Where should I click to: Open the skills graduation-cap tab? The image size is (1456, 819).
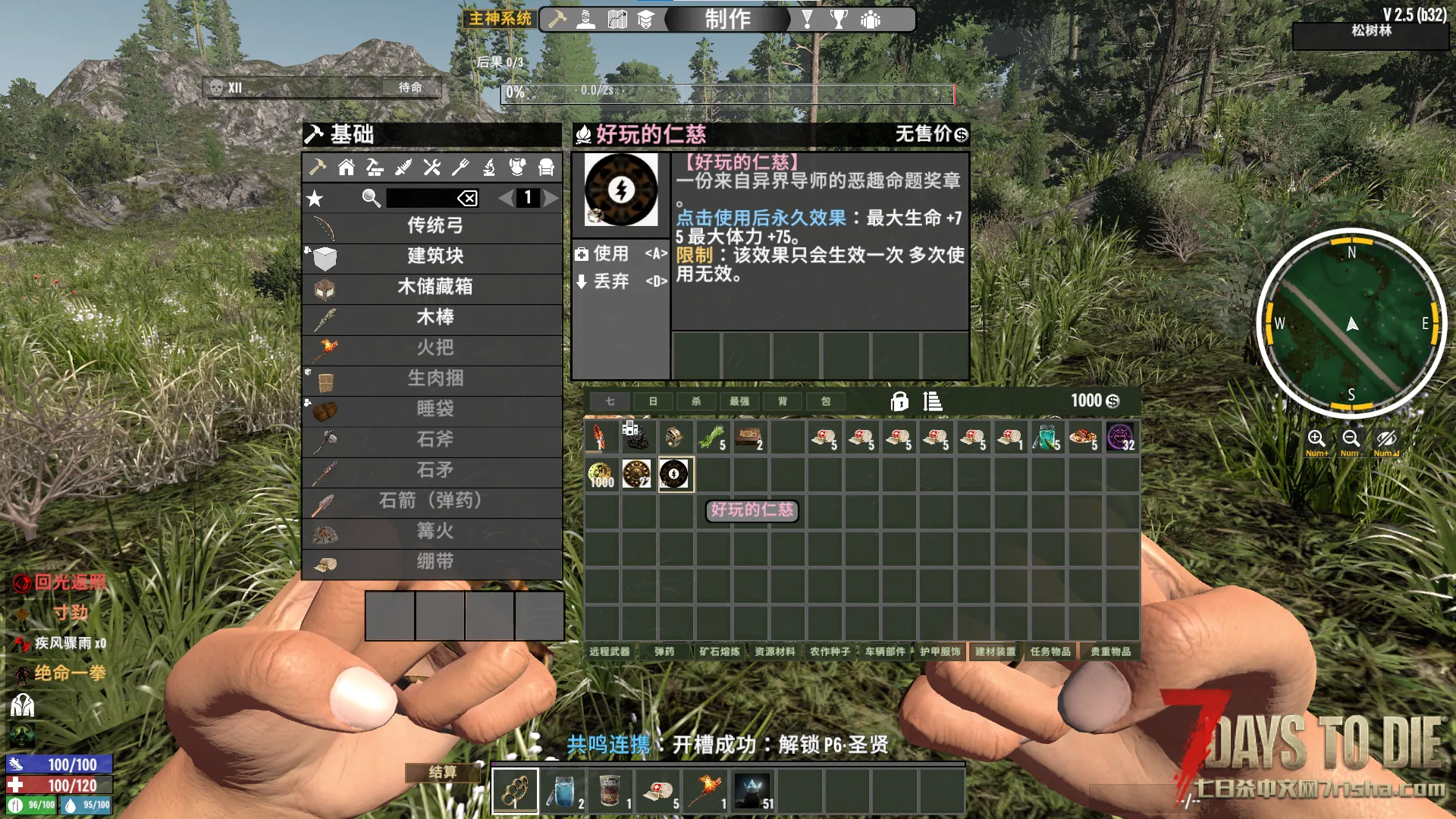[645, 19]
